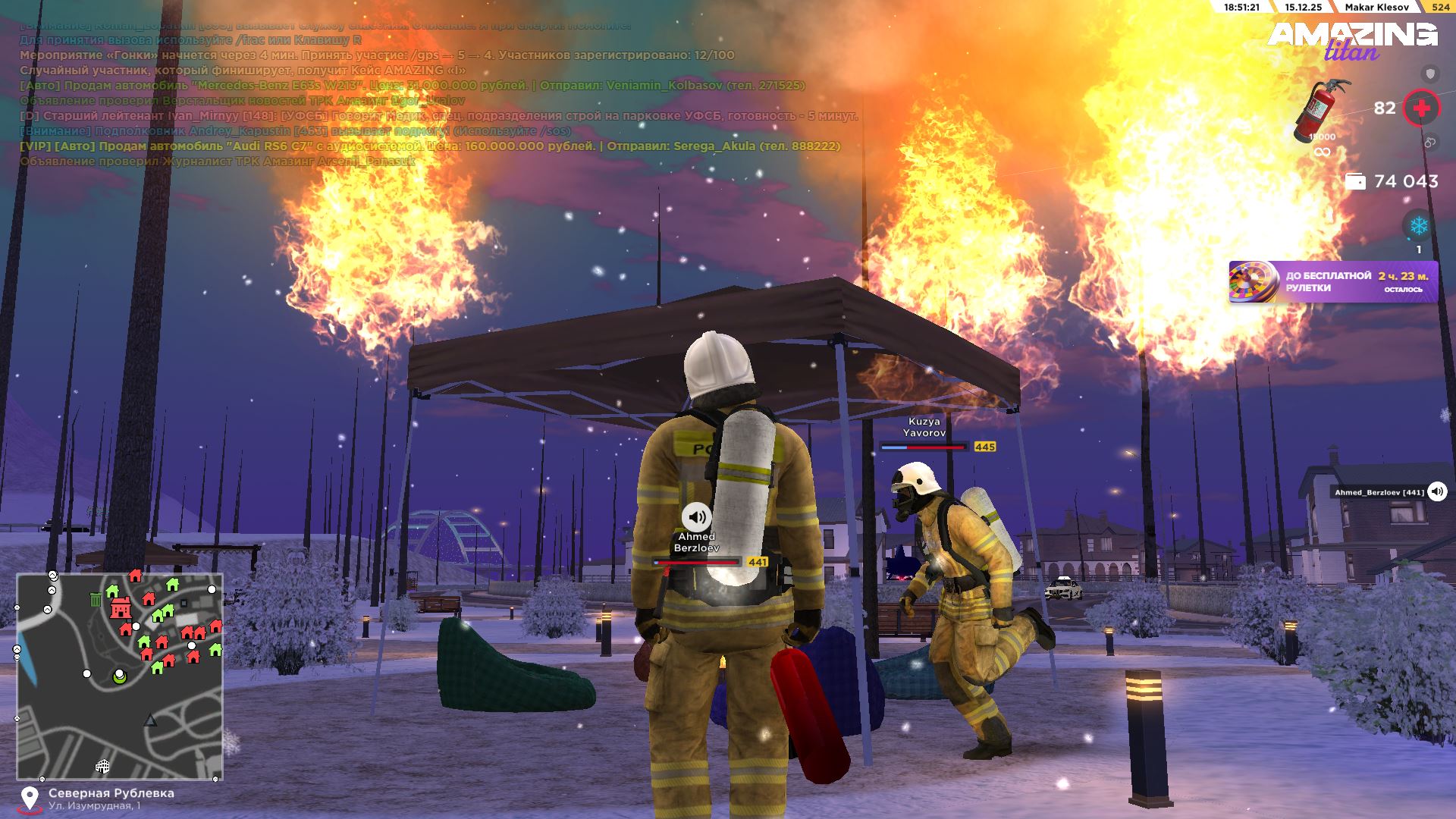Image resolution: width=1456 pixels, height=819 pixels.
Task: Open the wallet money icon
Action: (1354, 181)
